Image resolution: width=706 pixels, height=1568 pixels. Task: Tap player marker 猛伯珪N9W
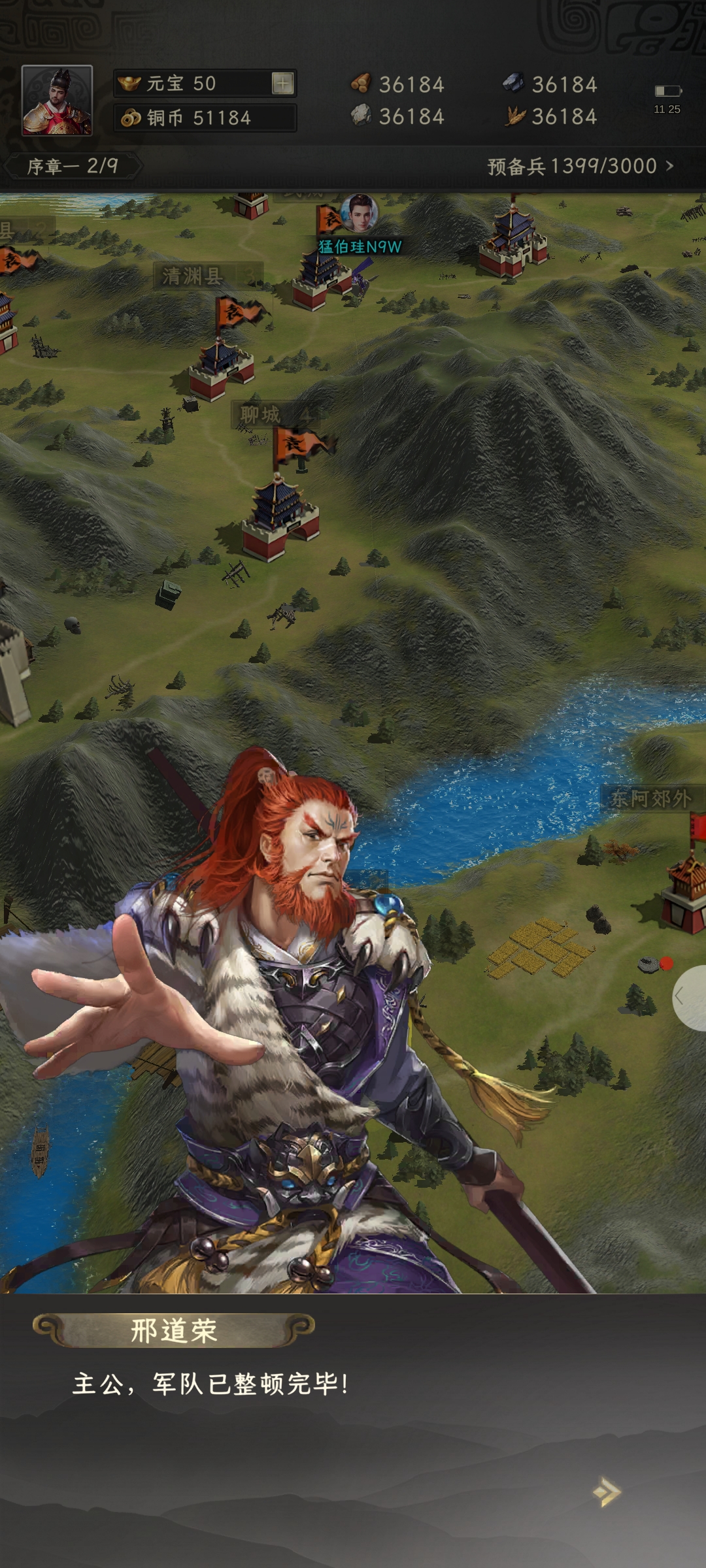point(360,246)
